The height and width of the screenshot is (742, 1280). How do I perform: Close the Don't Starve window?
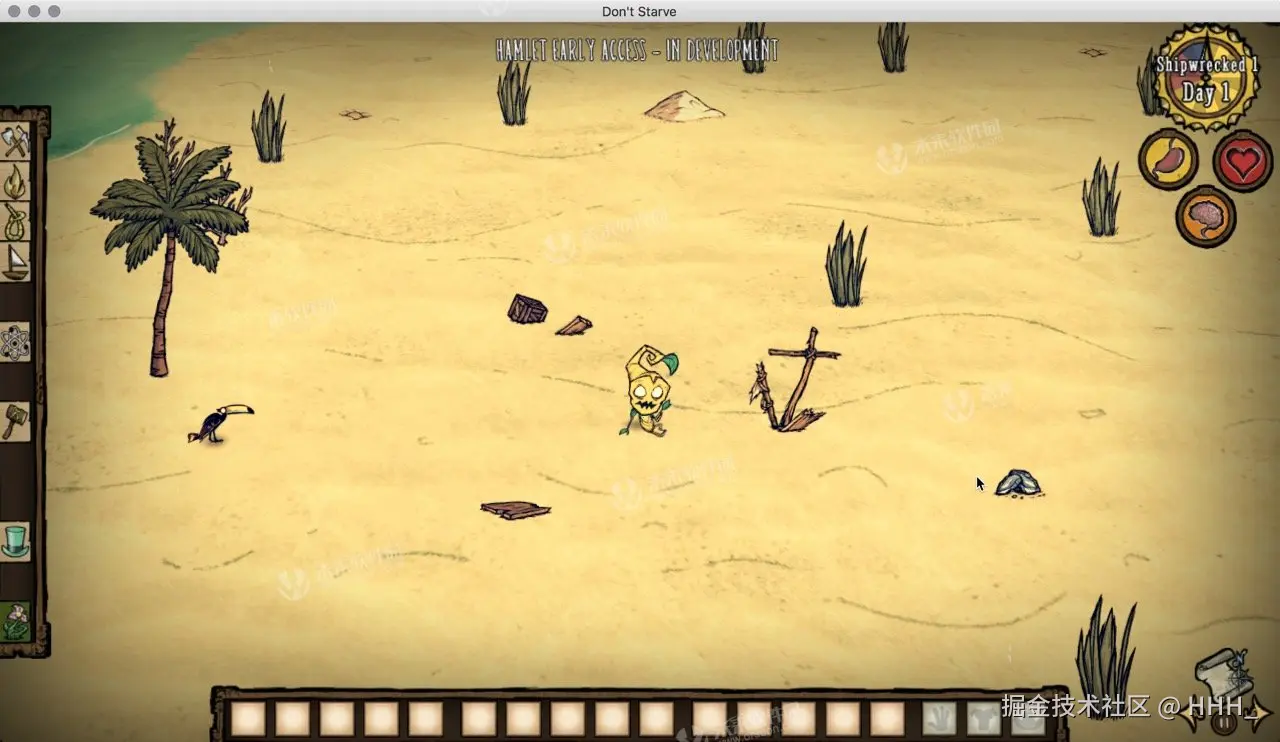tap(12, 11)
